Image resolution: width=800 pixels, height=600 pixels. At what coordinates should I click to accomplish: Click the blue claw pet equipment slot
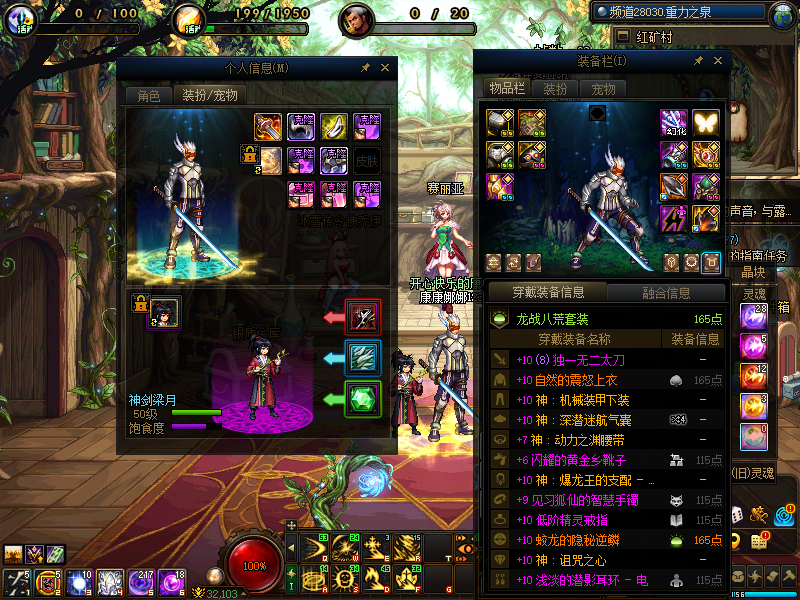point(362,358)
